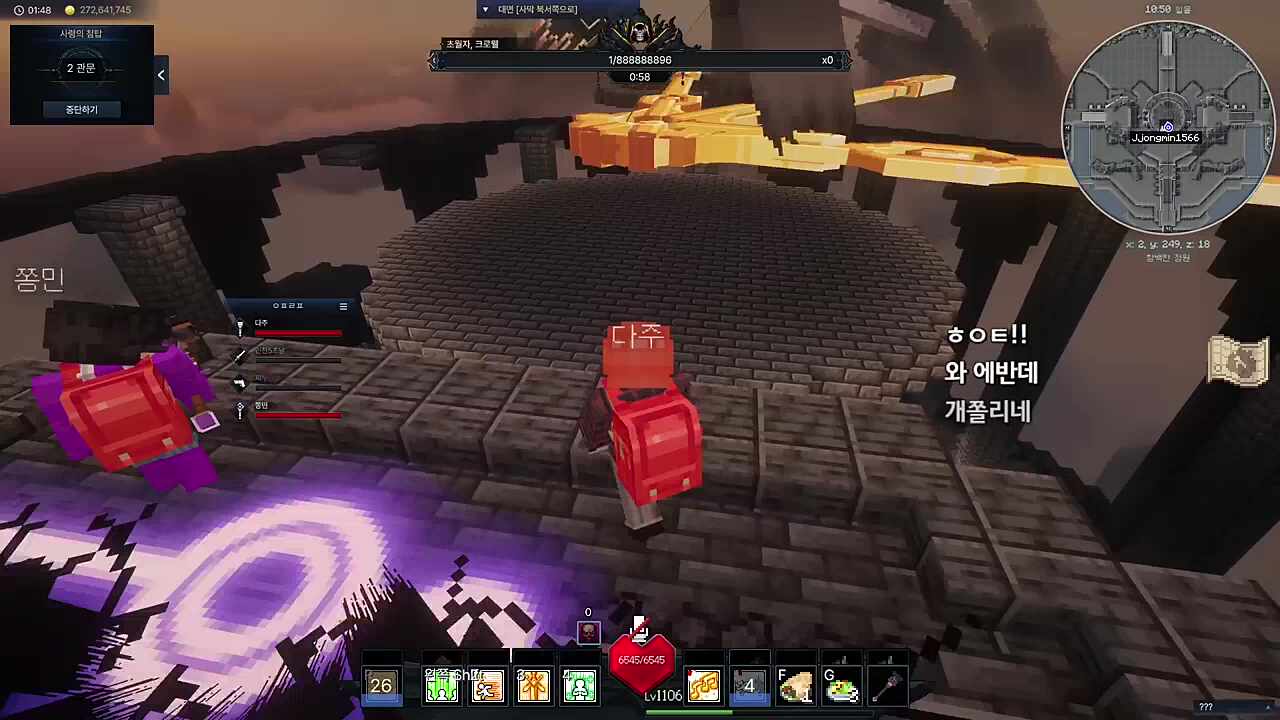Click the boss name 초월자, 크로텔
The width and height of the screenshot is (1280, 720).
tap(470, 44)
